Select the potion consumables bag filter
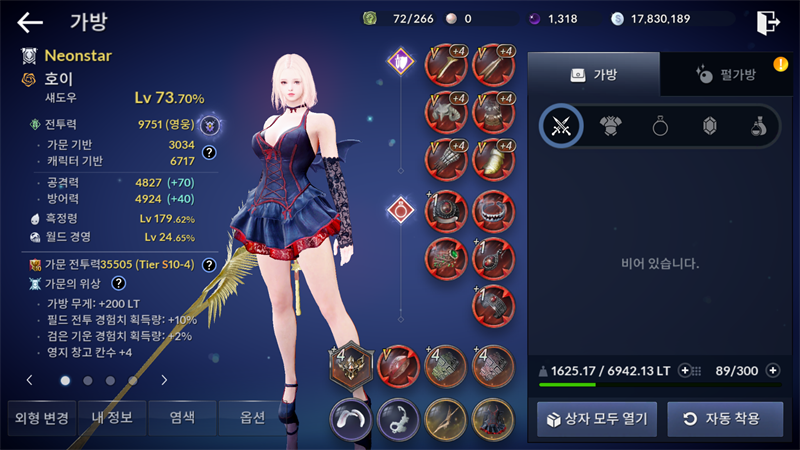 point(759,126)
